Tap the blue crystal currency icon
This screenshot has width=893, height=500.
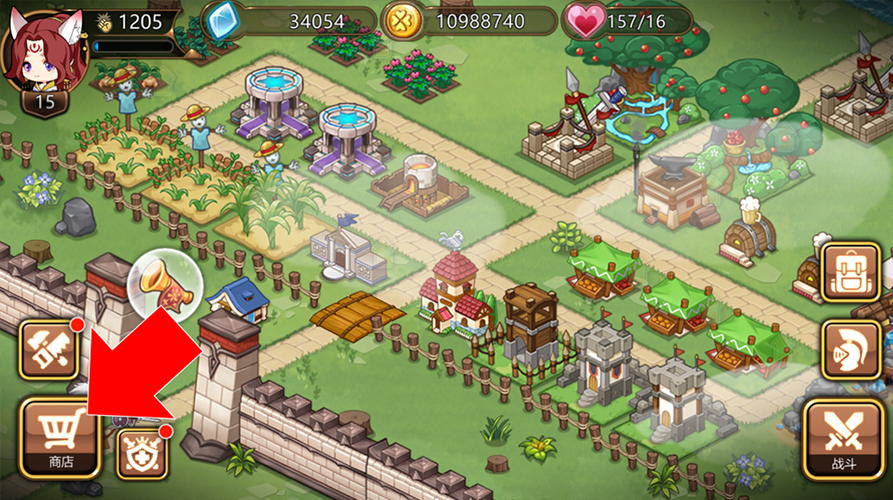[221, 20]
